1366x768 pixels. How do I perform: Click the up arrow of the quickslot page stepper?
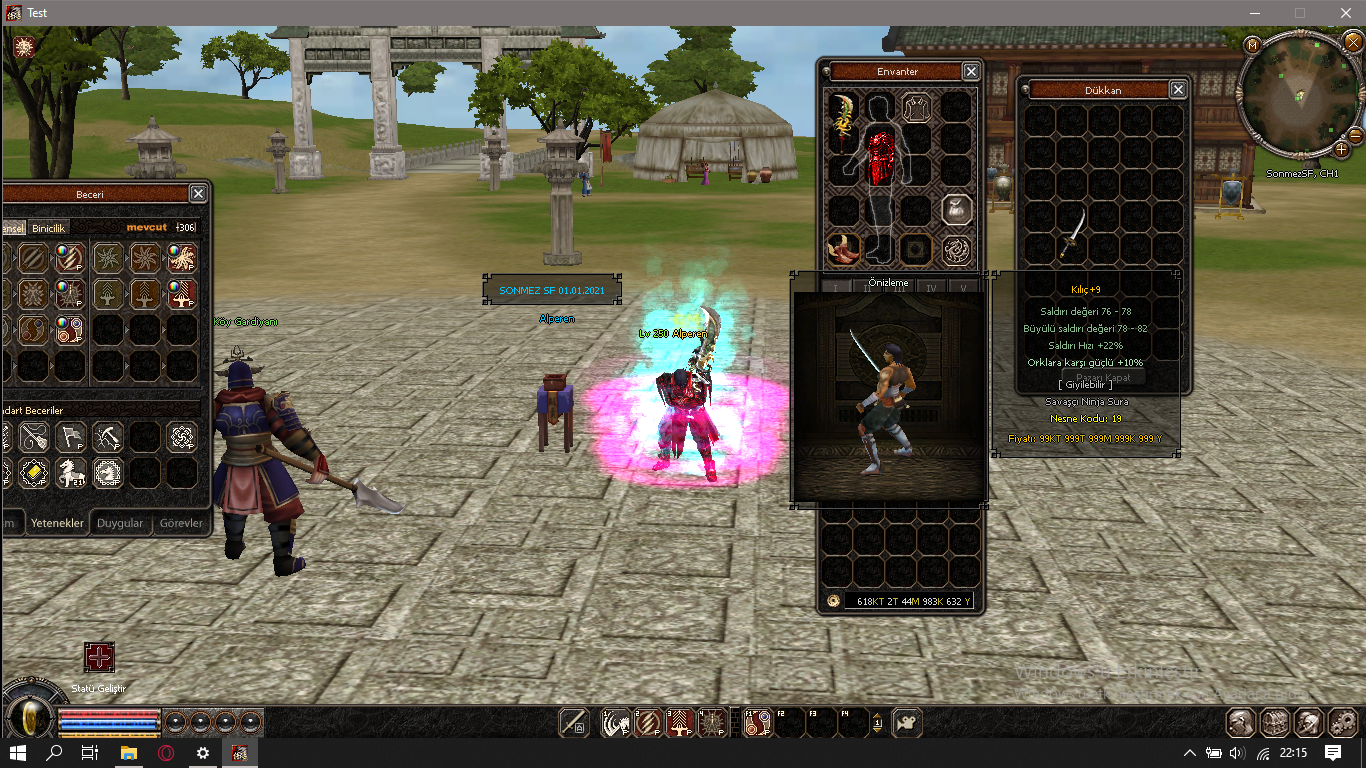tap(878, 716)
